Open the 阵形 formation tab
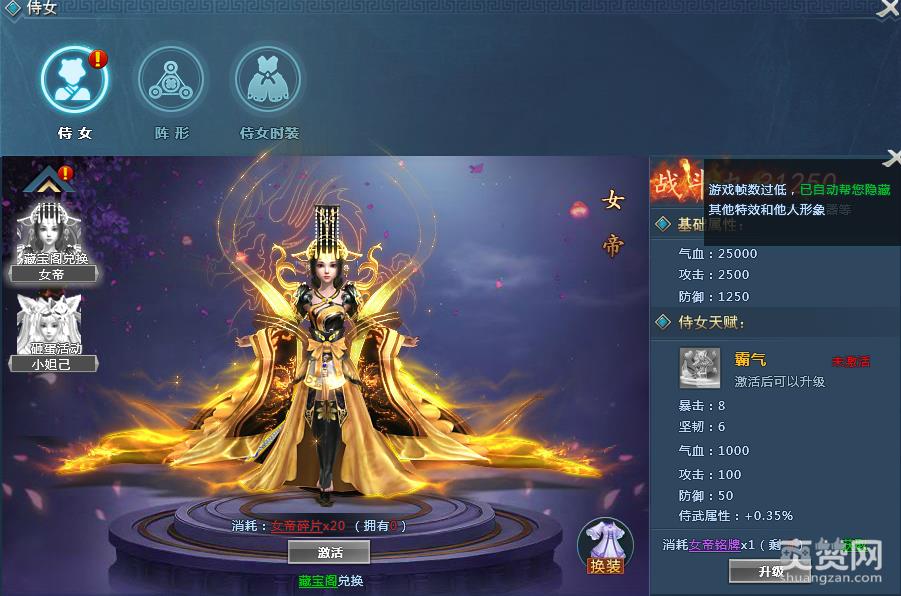 (x=171, y=80)
